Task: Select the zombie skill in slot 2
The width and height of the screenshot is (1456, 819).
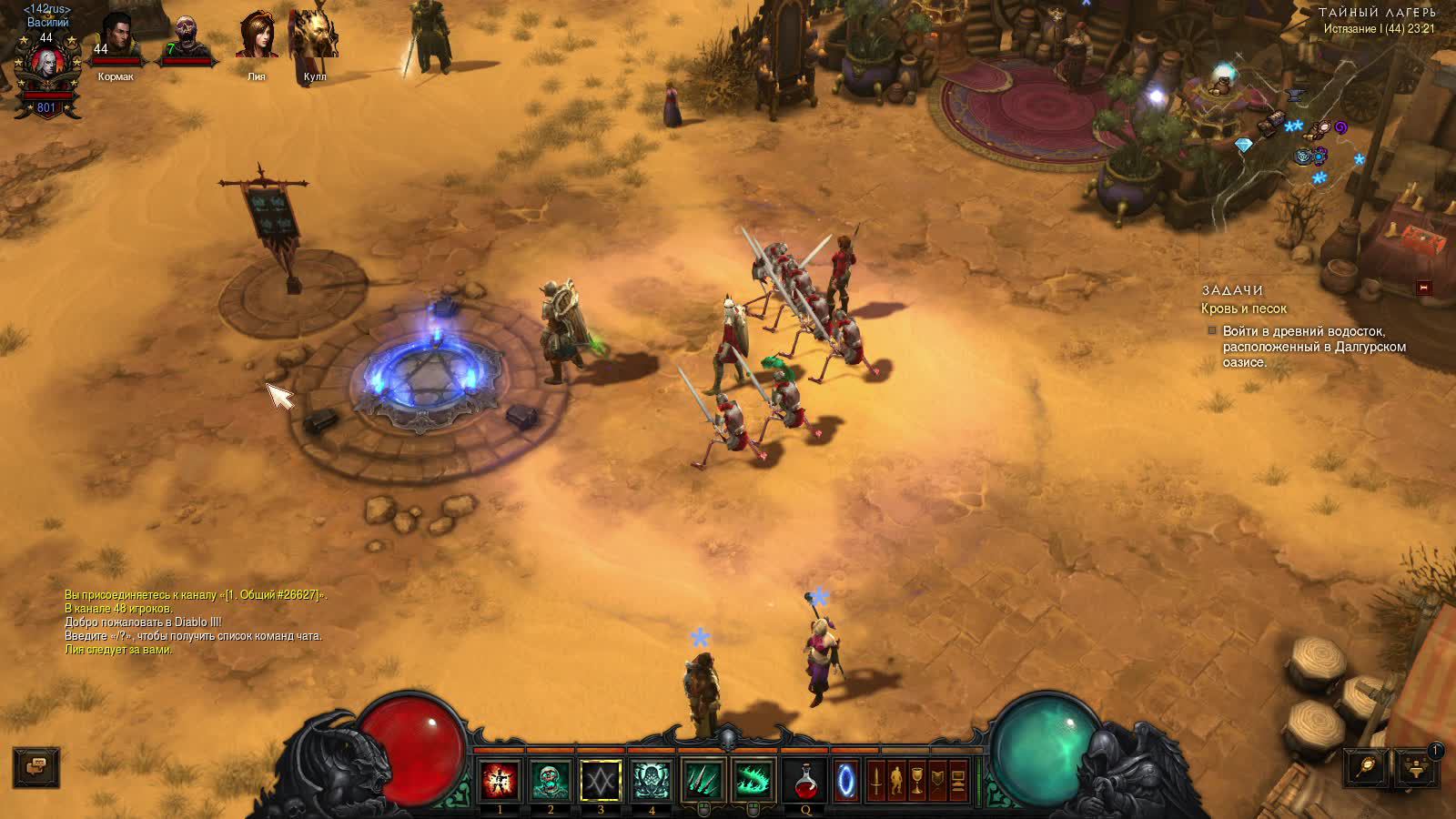Action: 551,781
